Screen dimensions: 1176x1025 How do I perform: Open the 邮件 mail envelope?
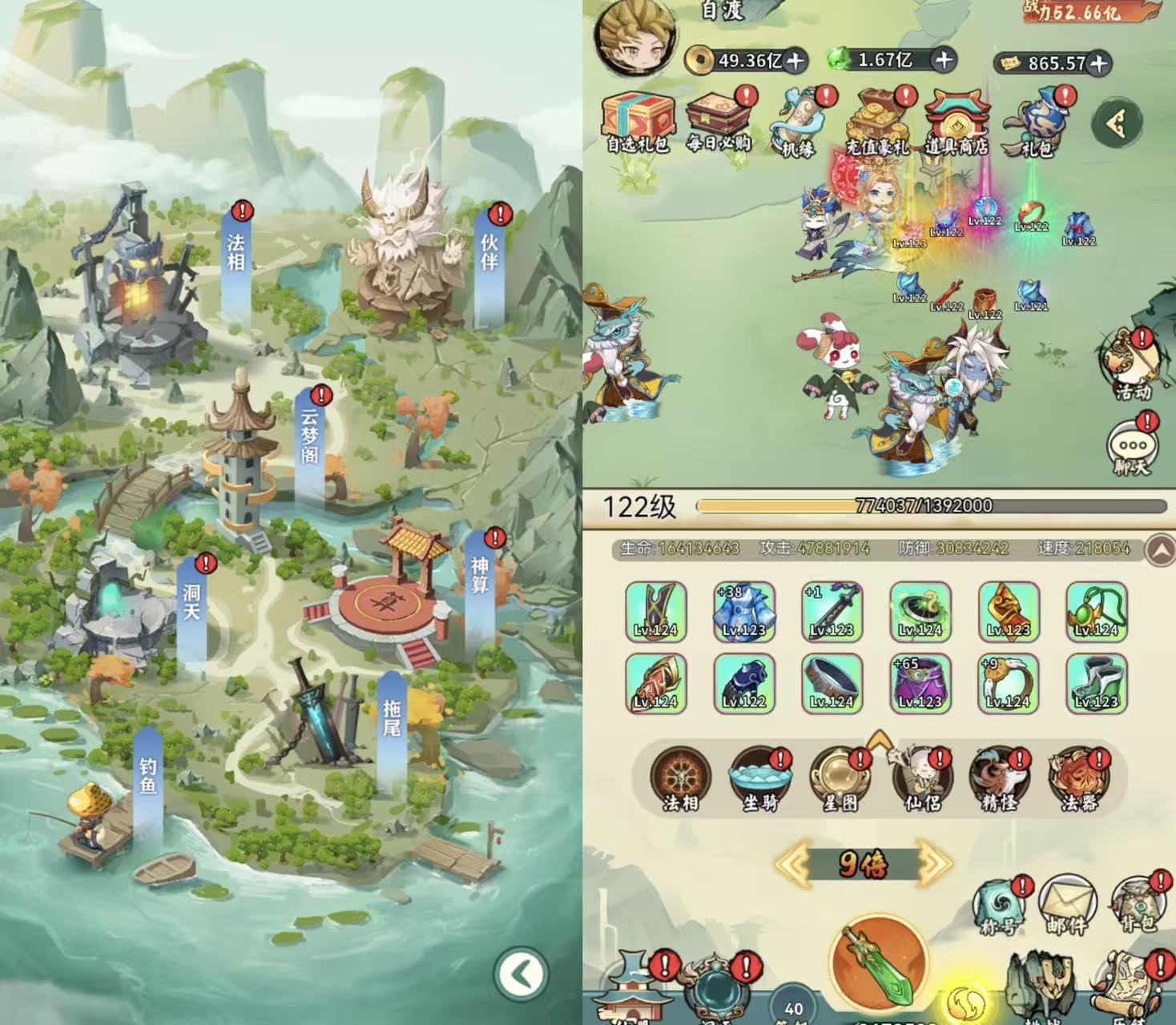coord(1066,906)
